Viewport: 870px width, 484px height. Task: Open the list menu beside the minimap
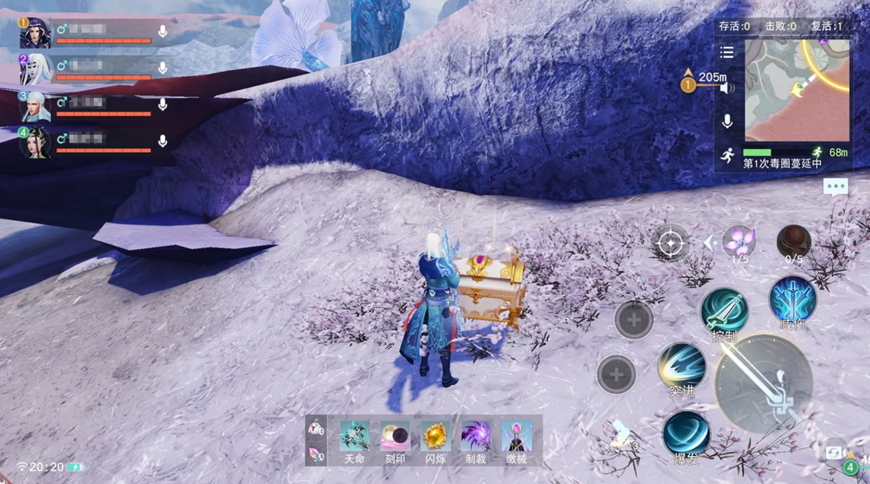[x=727, y=52]
